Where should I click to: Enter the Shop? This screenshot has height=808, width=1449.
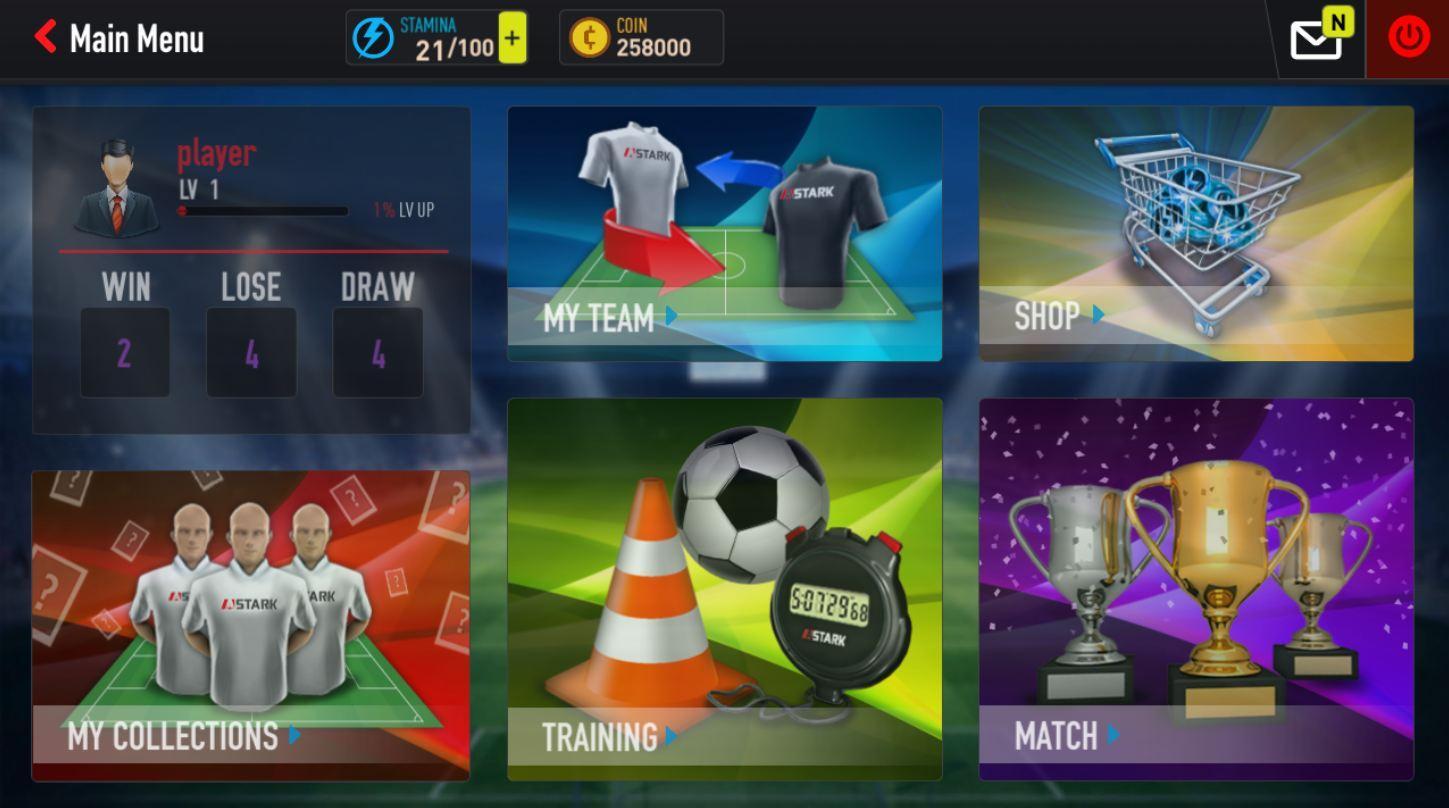pos(1196,234)
